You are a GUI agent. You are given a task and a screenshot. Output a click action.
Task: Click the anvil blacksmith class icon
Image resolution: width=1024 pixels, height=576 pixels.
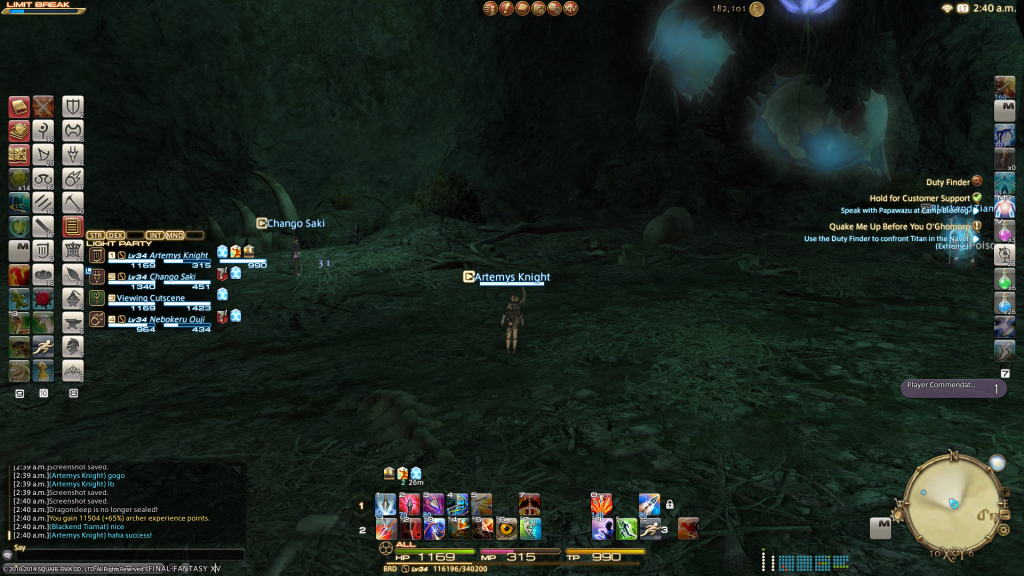tap(73, 321)
